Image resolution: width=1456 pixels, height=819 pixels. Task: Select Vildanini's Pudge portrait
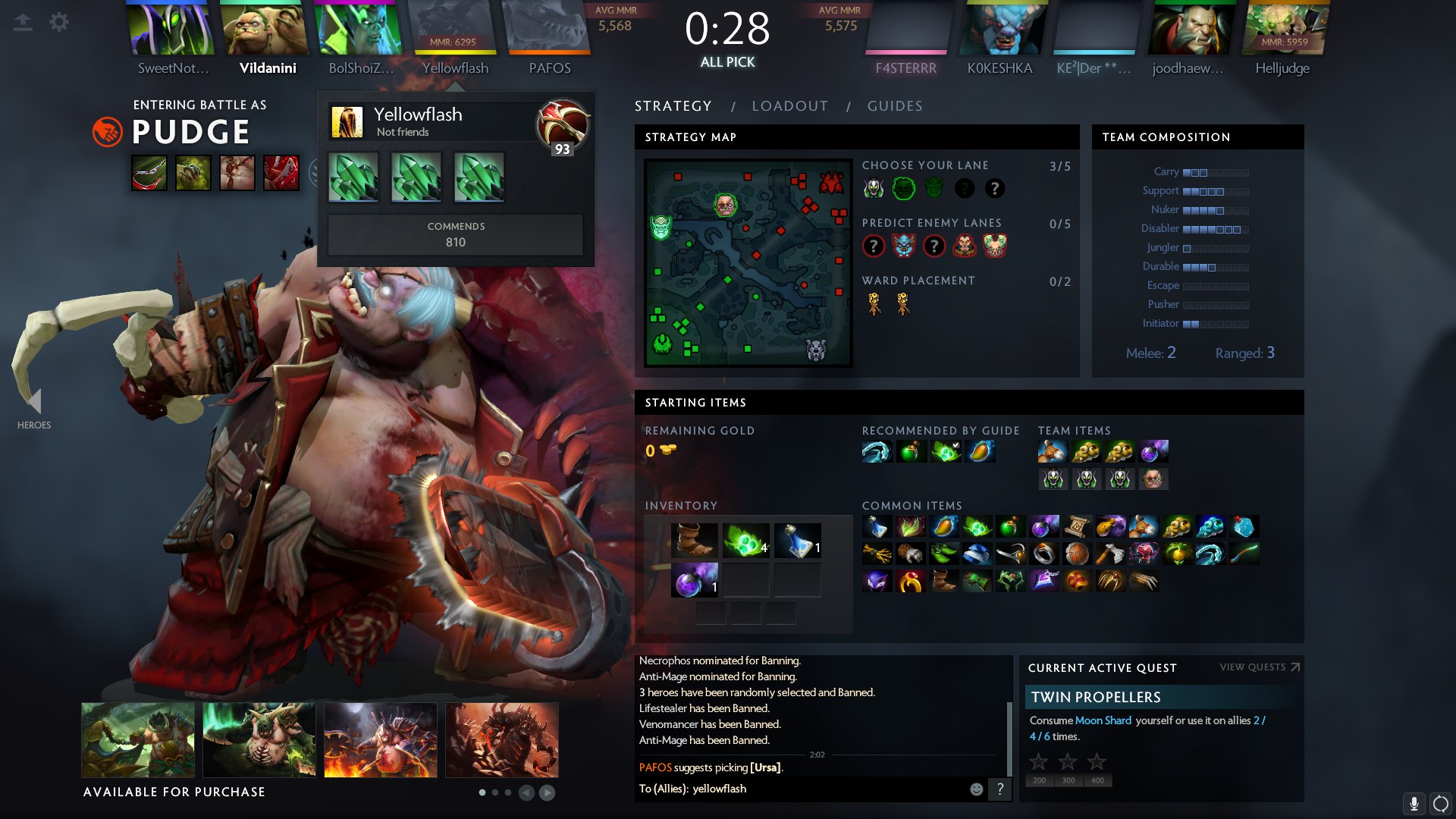[265, 29]
